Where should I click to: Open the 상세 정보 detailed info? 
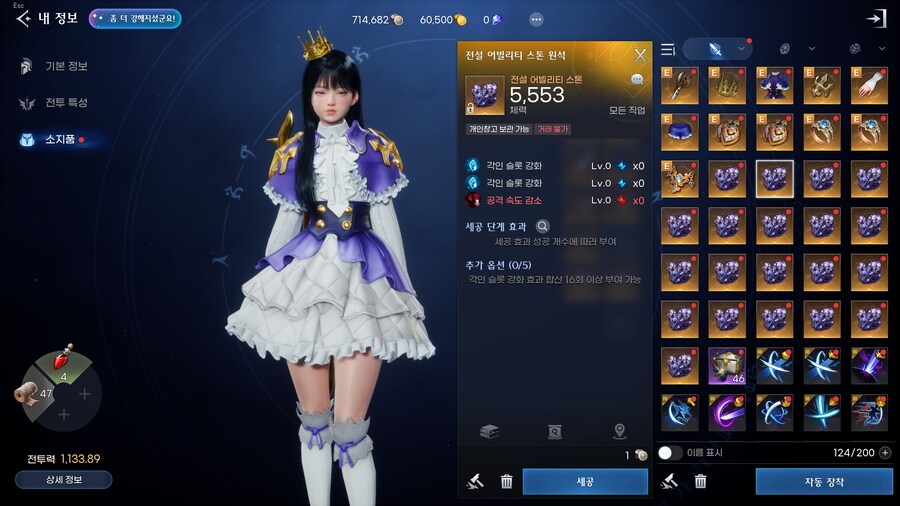(63, 479)
